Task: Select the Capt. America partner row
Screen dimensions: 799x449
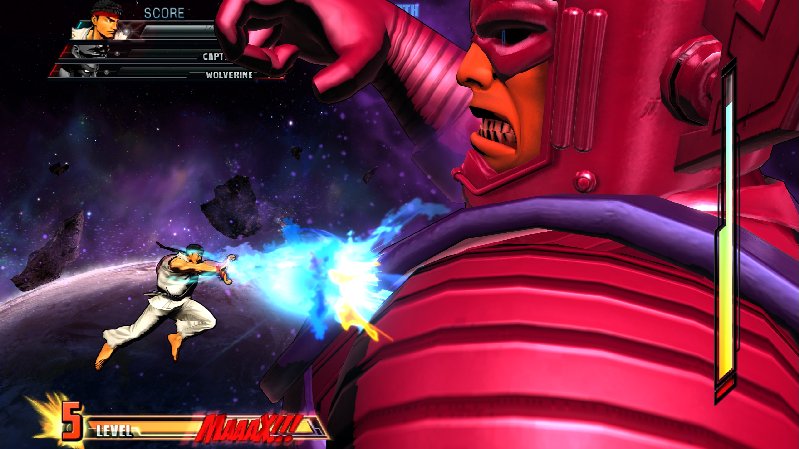Action: [160, 56]
